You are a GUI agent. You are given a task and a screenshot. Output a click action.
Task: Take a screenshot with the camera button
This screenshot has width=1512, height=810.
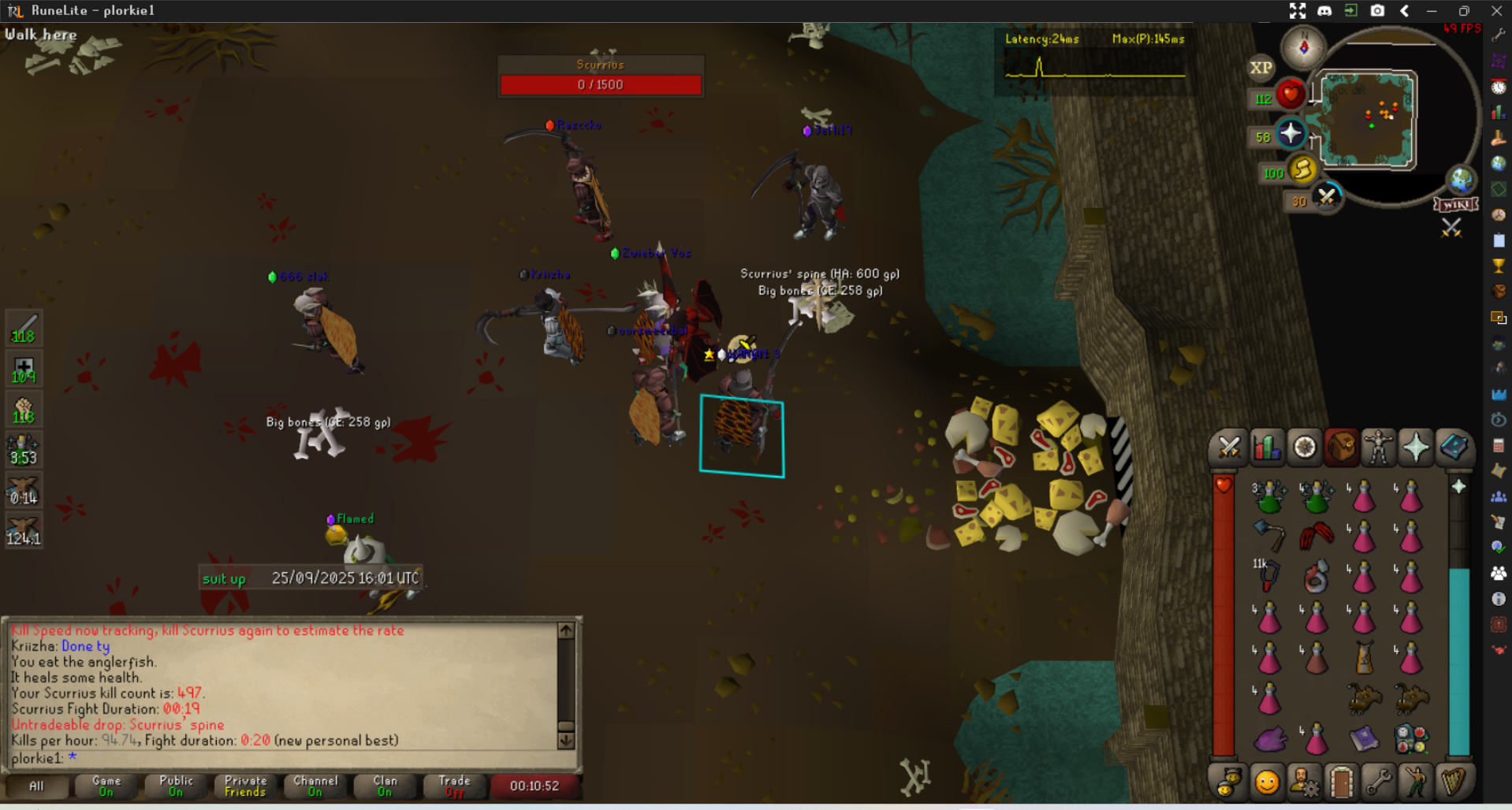tap(1377, 10)
